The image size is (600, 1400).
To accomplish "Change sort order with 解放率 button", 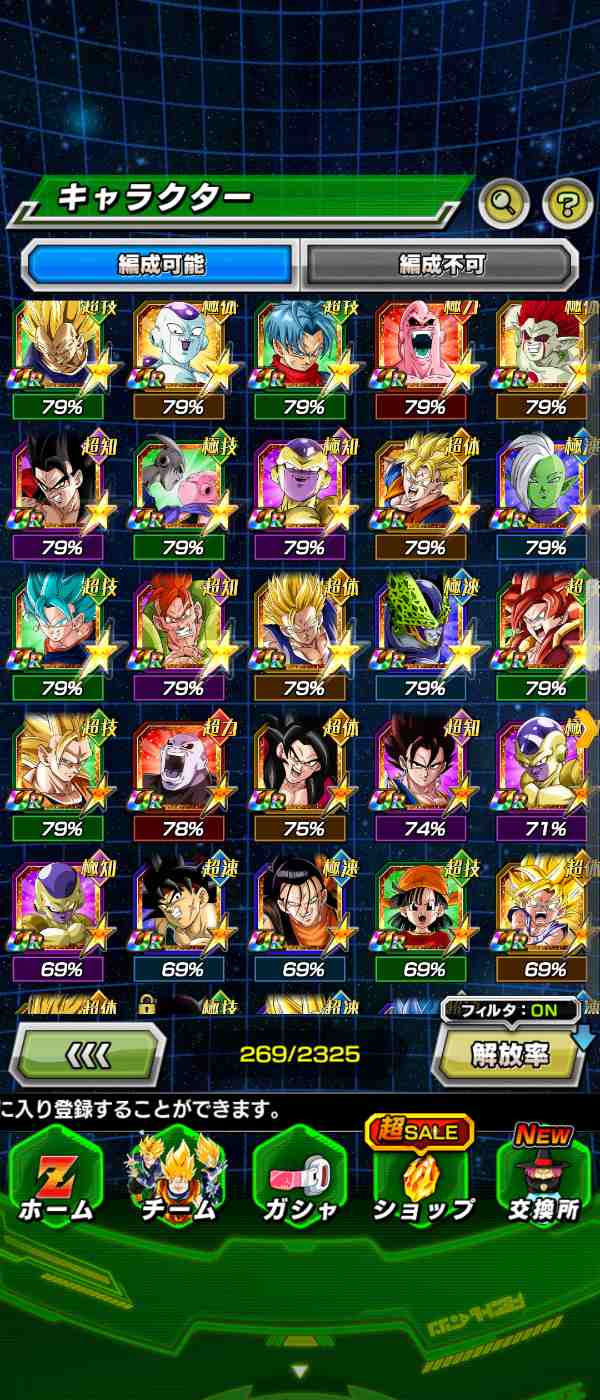I will point(509,1056).
